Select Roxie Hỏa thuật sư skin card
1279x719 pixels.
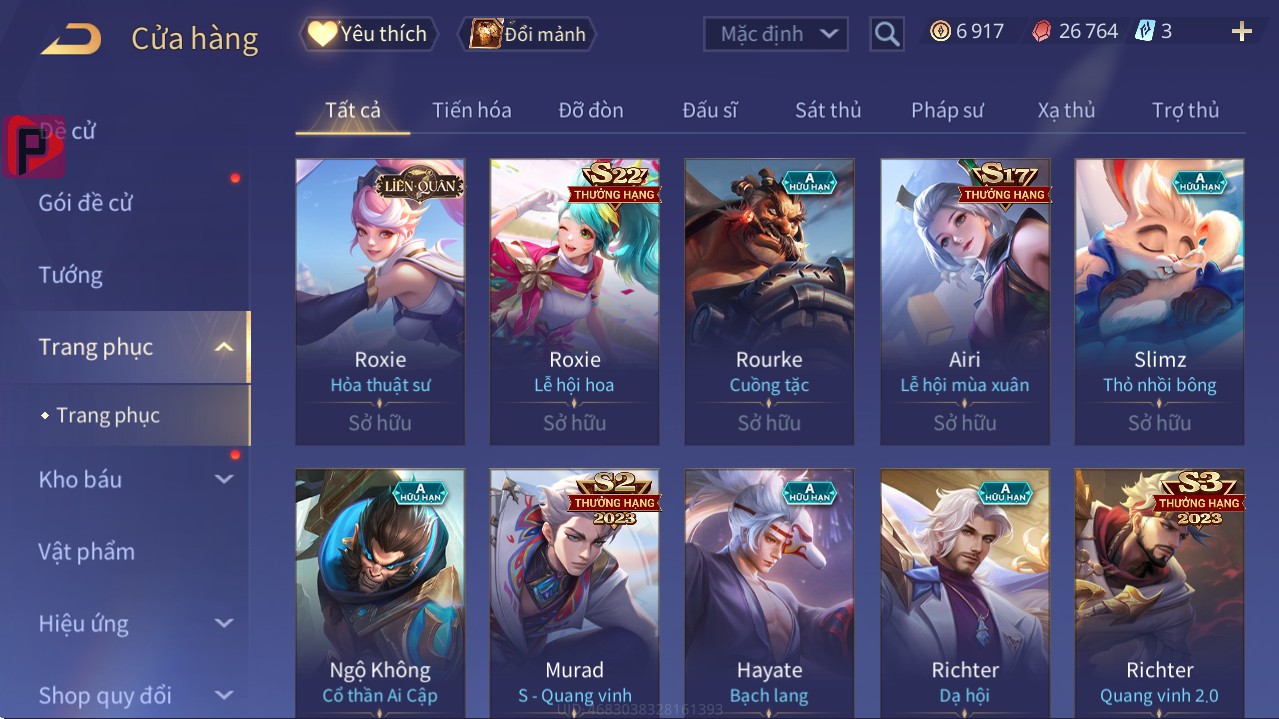click(x=380, y=300)
